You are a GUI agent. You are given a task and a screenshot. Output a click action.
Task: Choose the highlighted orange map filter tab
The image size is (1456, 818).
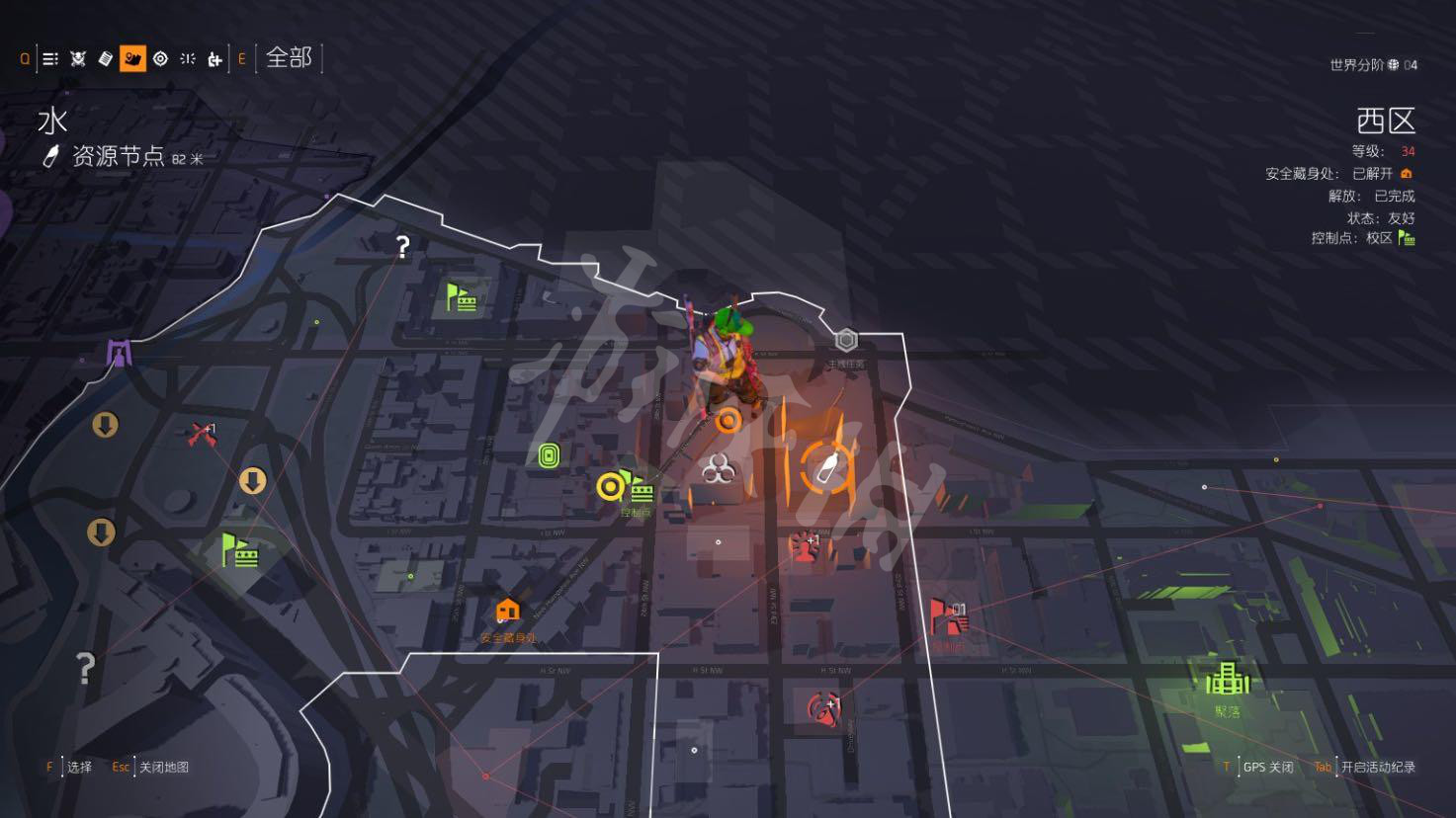point(132,59)
